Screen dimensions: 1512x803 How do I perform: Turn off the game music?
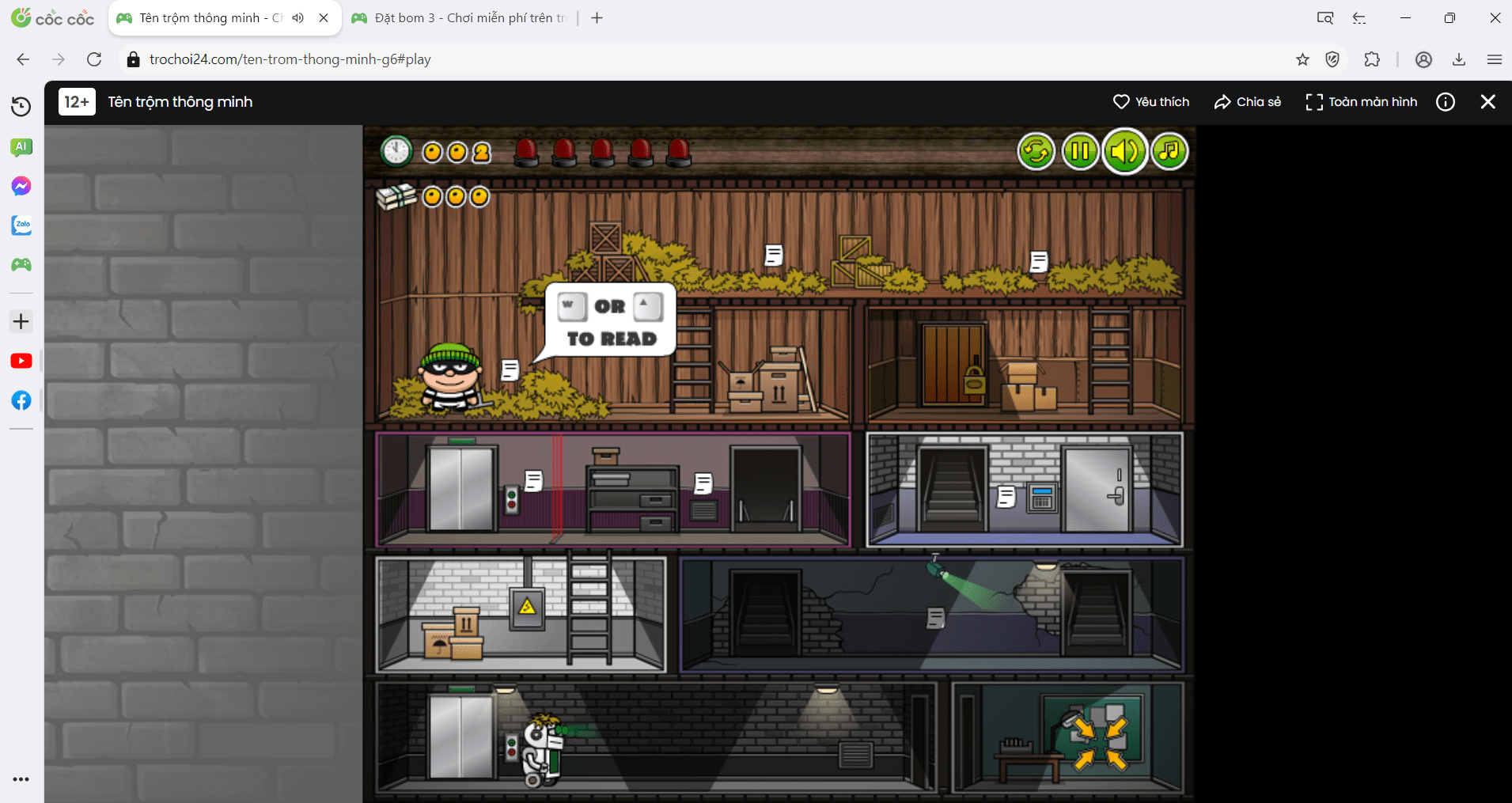(1168, 151)
